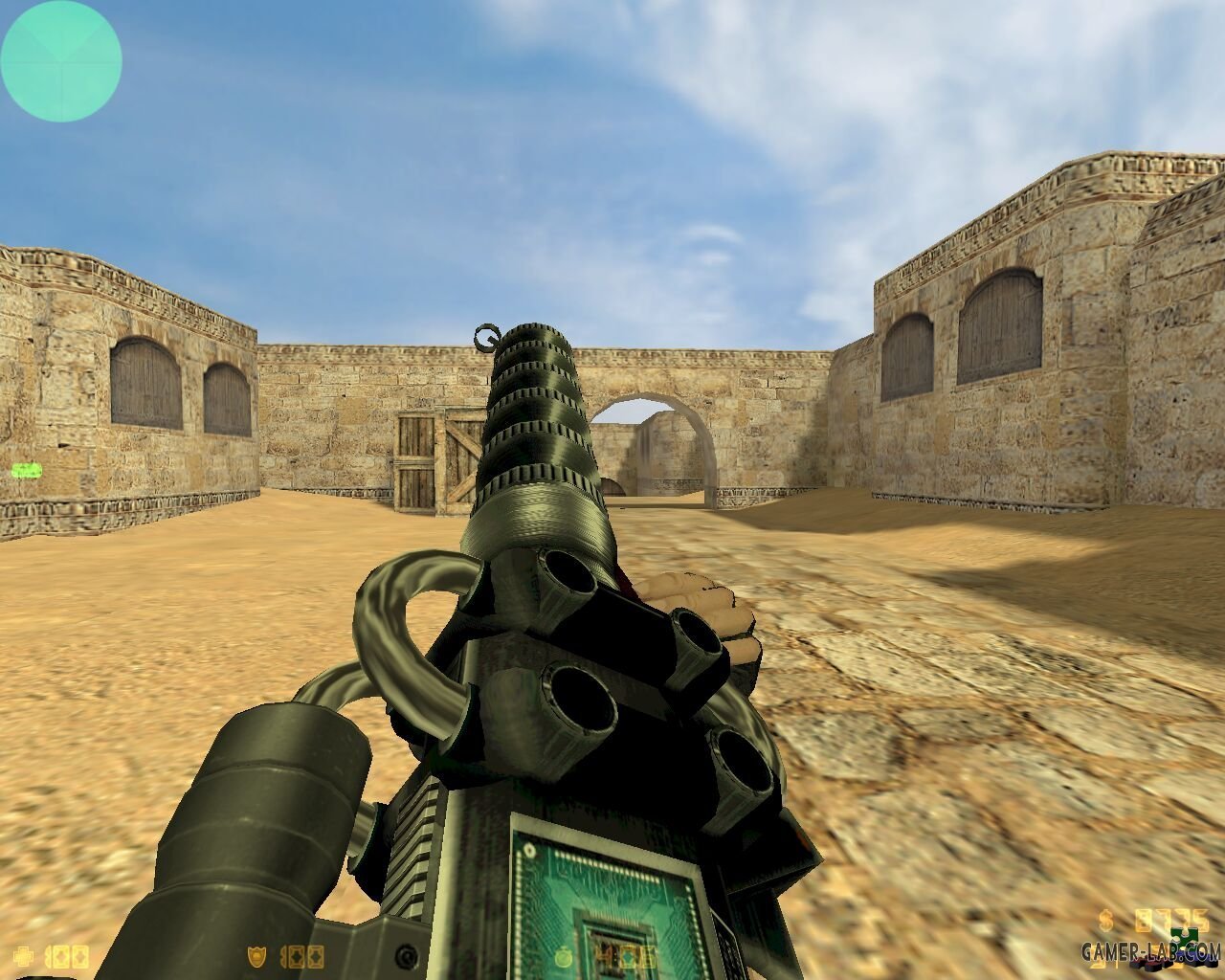Select the health value 100

(68, 955)
